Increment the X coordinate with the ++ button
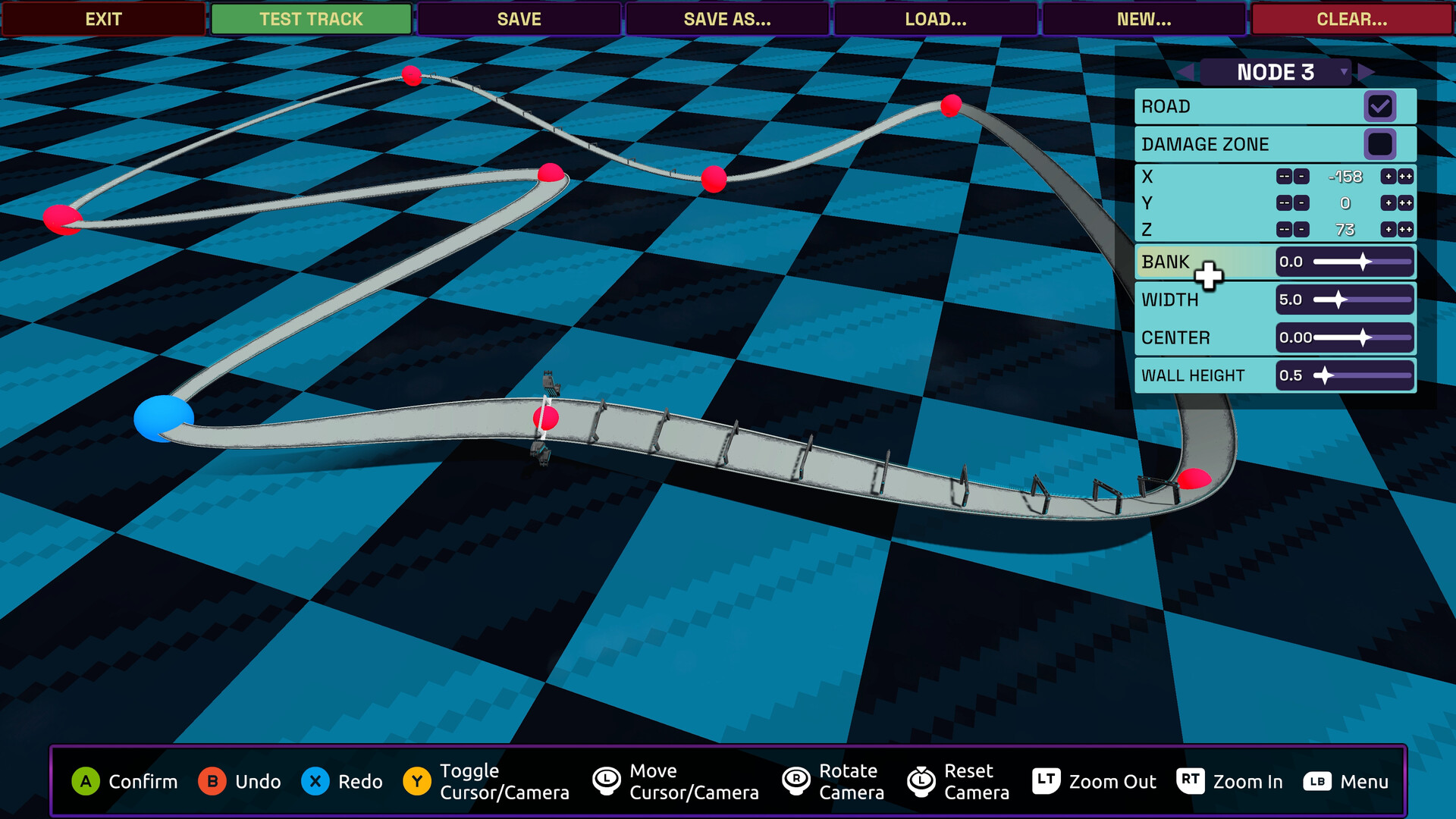This screenshot has height=819, width=1456. point(1404,176)
